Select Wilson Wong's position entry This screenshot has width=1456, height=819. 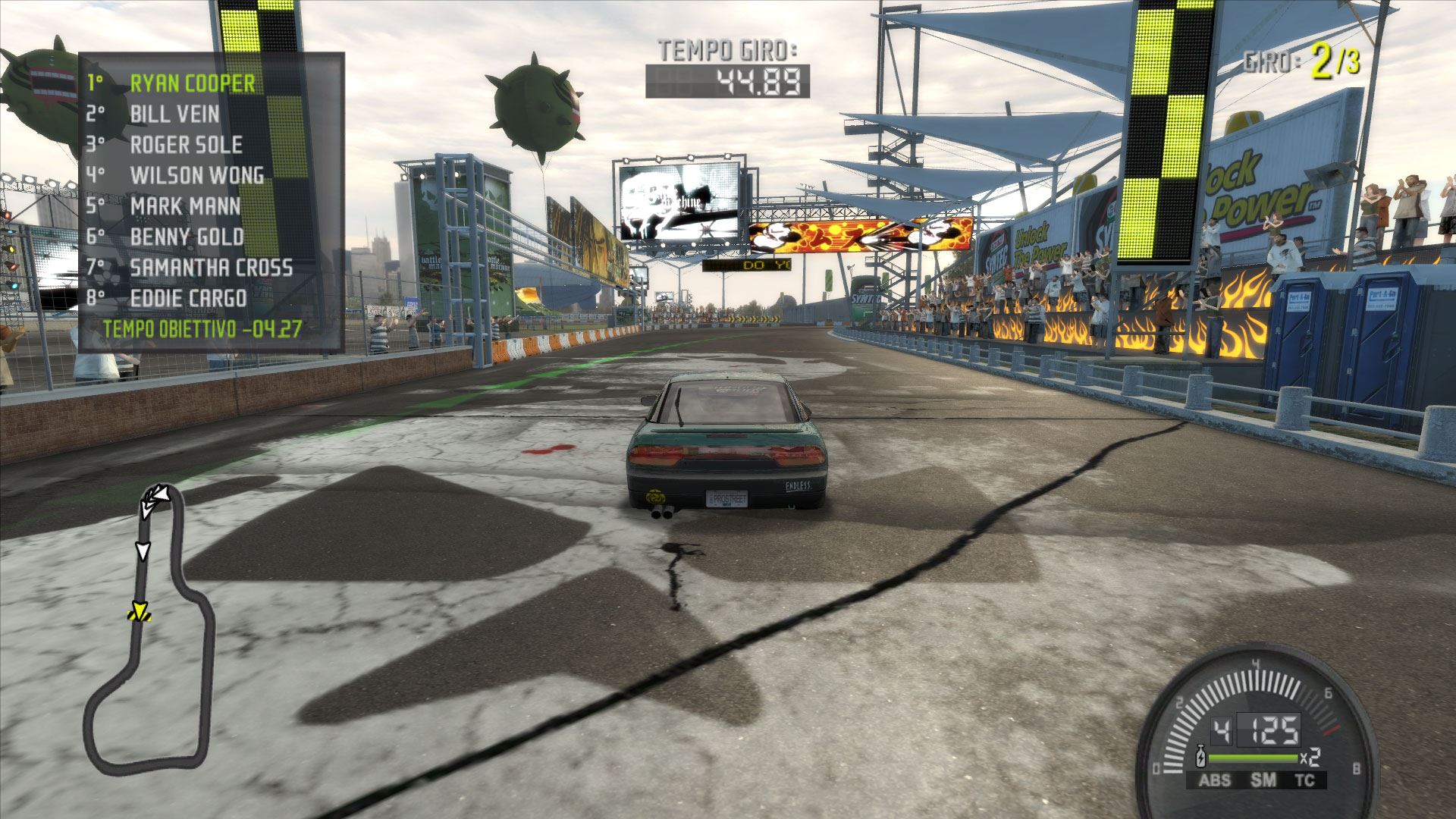[196, 175]
